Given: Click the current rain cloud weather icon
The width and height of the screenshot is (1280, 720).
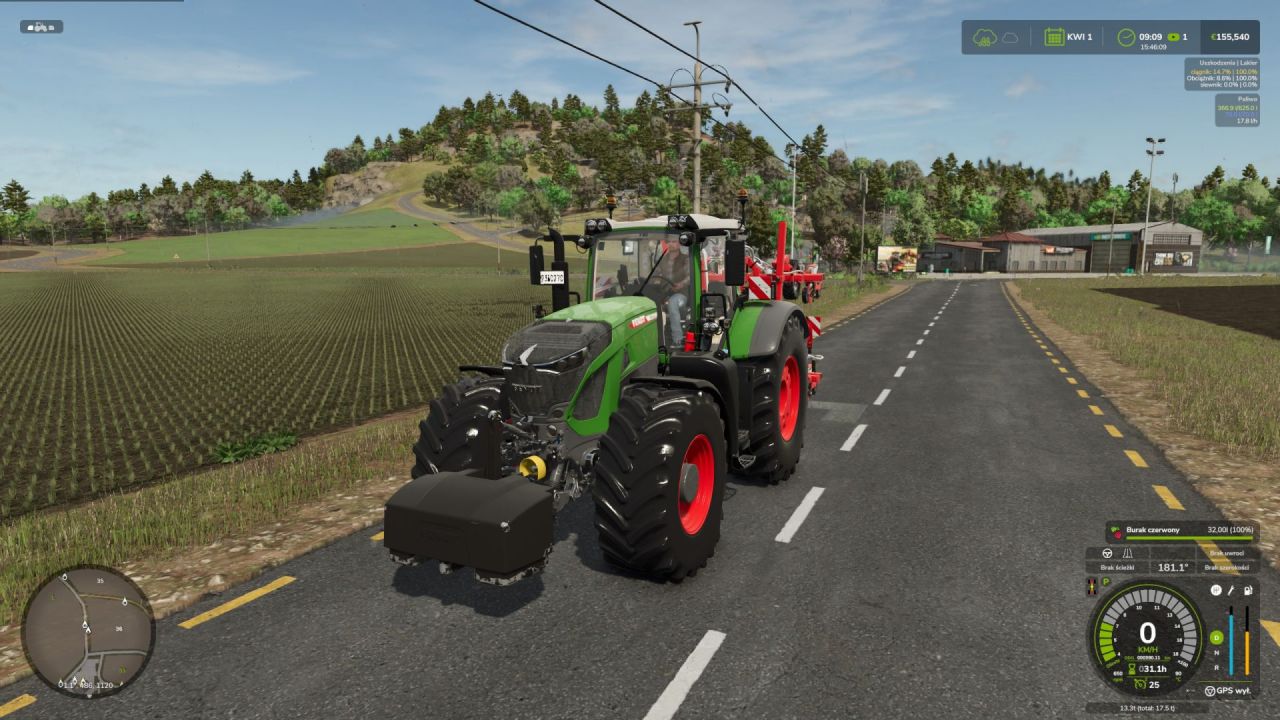Looking at the screenshot, I should click(x=984, y=38).
